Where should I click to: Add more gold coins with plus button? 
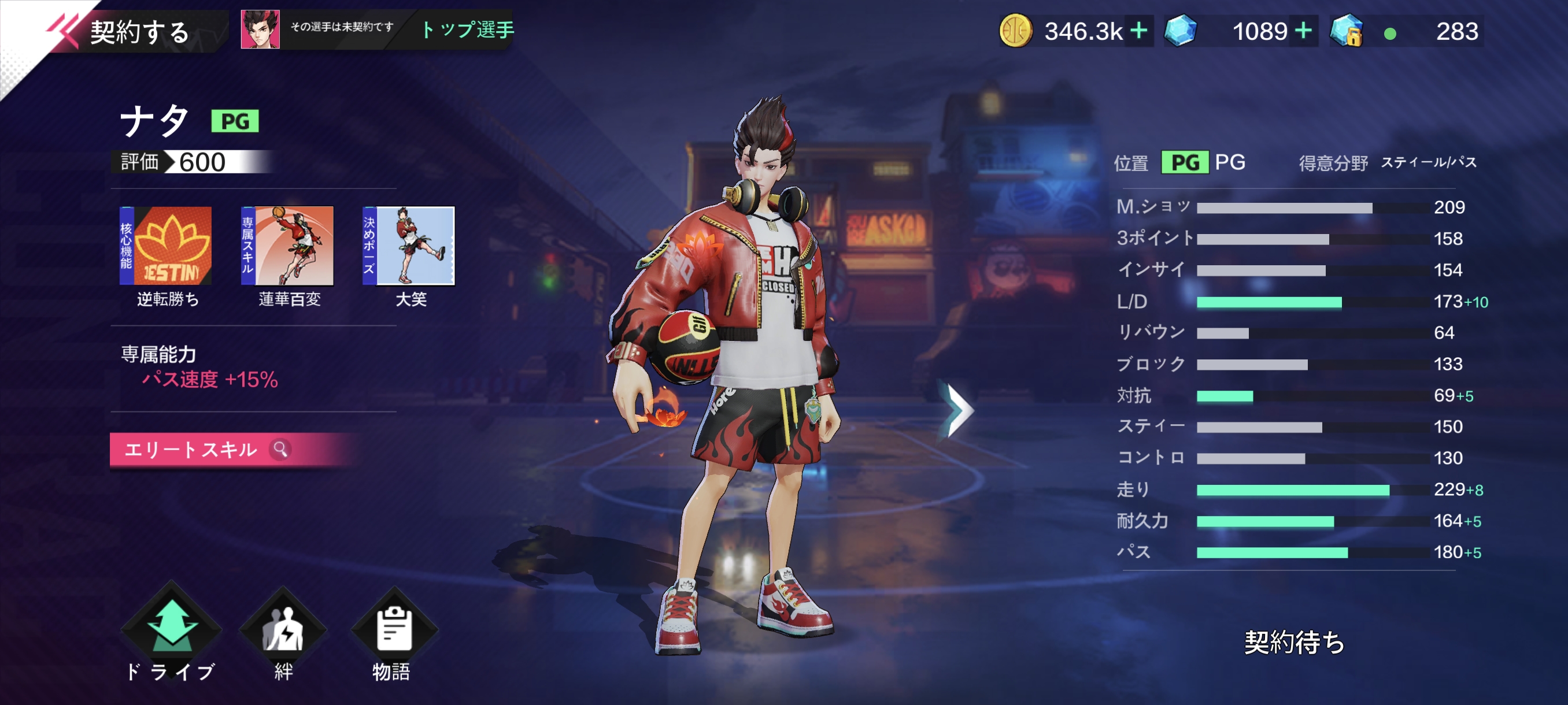1138,31
